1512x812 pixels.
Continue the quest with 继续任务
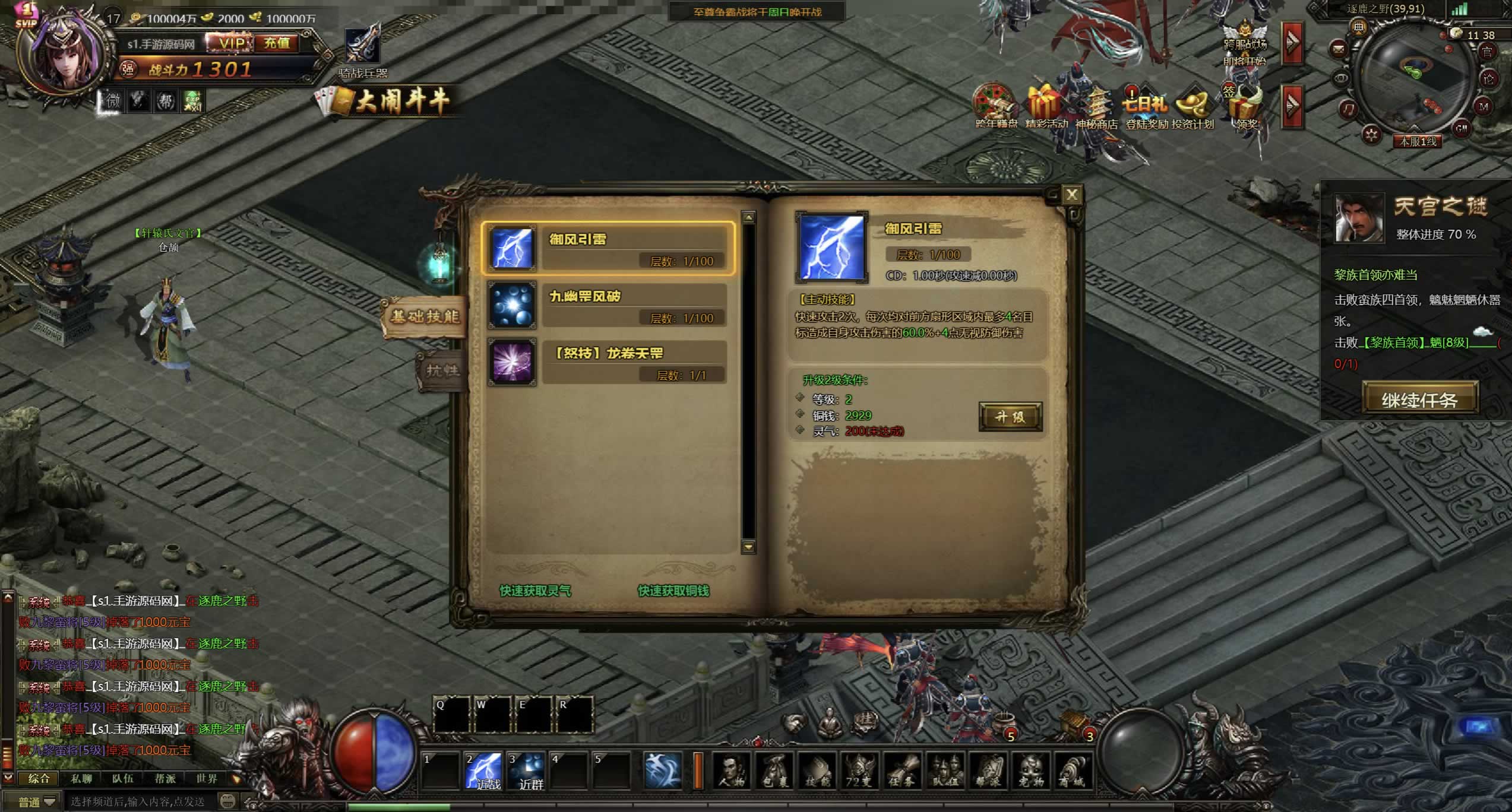coord(1419,399)
